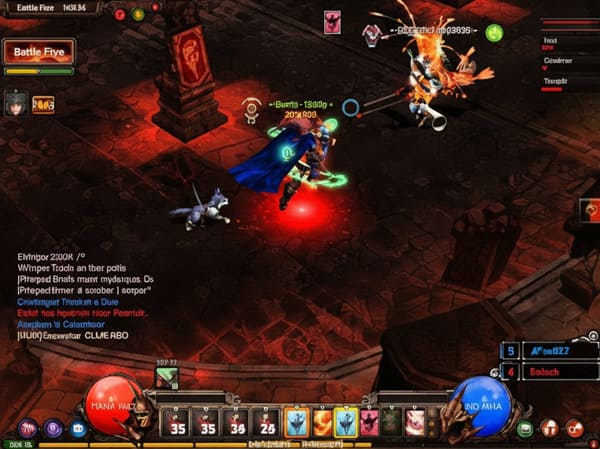Click the small green icon above the hotbar
The height and width of the screenshot is (449, 600).
(x=166, y=378)
